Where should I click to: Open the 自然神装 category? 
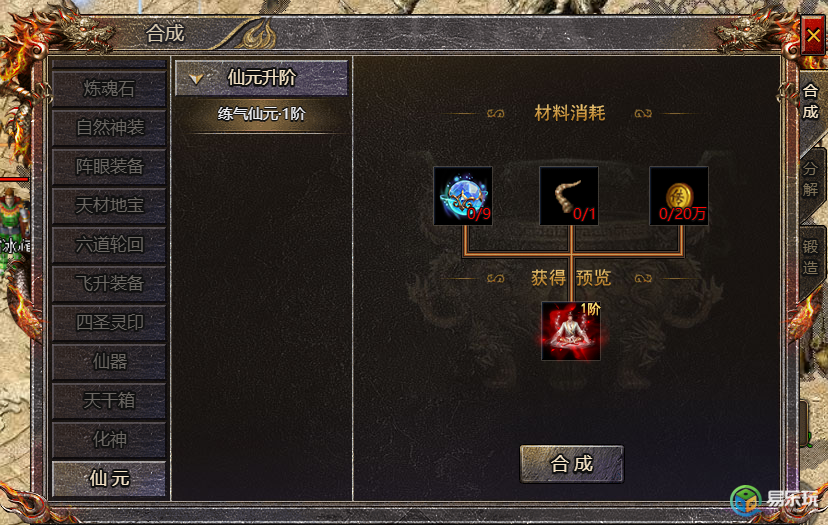109,128
